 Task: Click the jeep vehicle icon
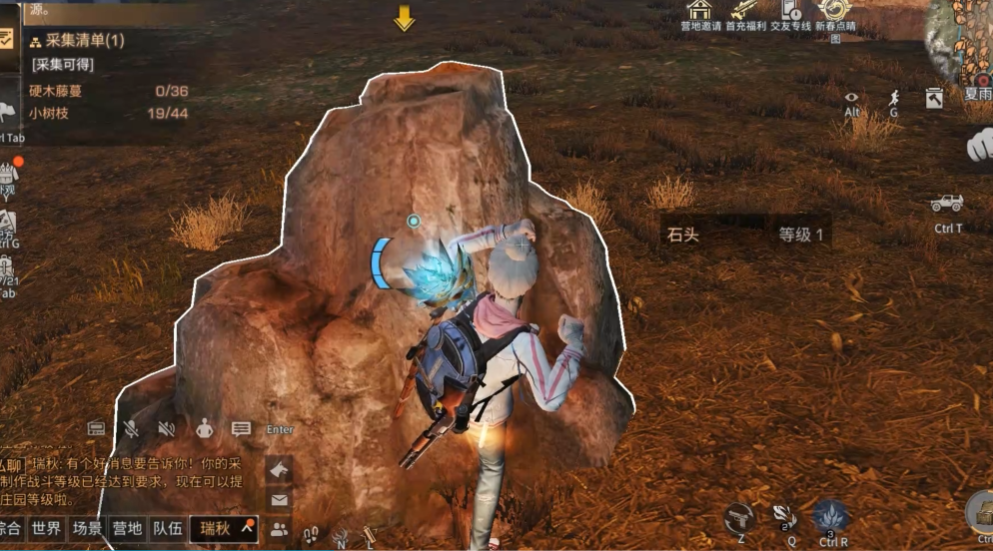pos(946,204)
